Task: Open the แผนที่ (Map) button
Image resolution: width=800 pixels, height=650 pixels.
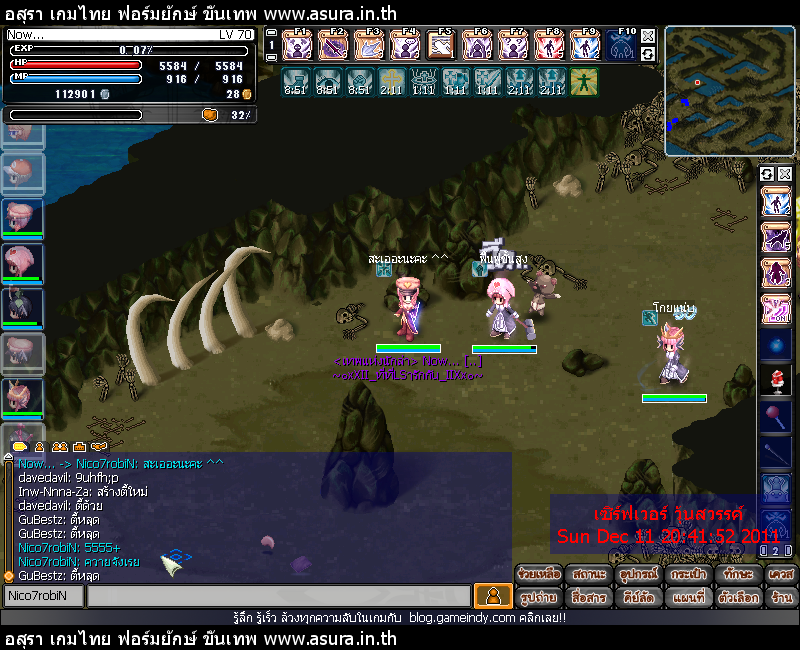Action: [x=688, y=597]
